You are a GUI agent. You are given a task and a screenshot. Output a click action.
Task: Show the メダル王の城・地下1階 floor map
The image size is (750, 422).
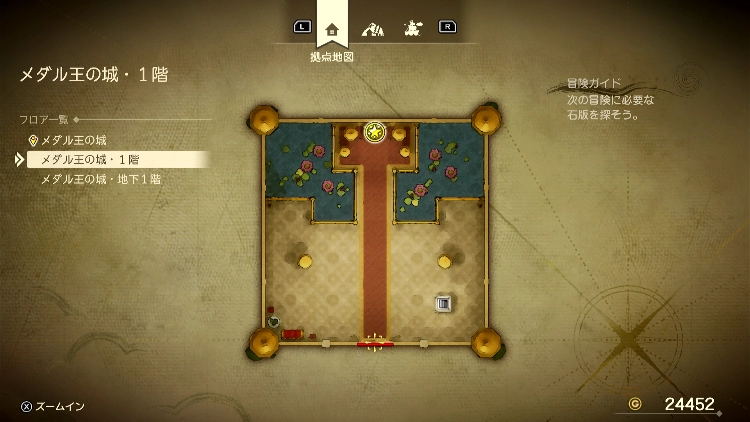tap(100, 179)
